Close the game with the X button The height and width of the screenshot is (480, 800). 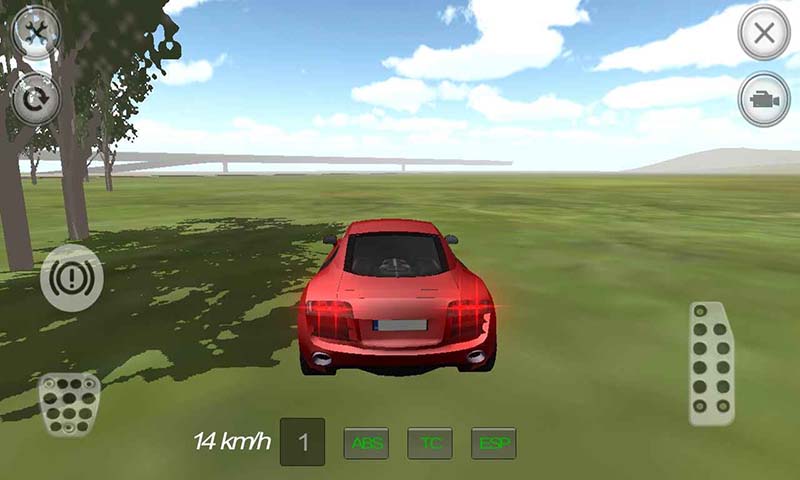[x=764, y=33]
